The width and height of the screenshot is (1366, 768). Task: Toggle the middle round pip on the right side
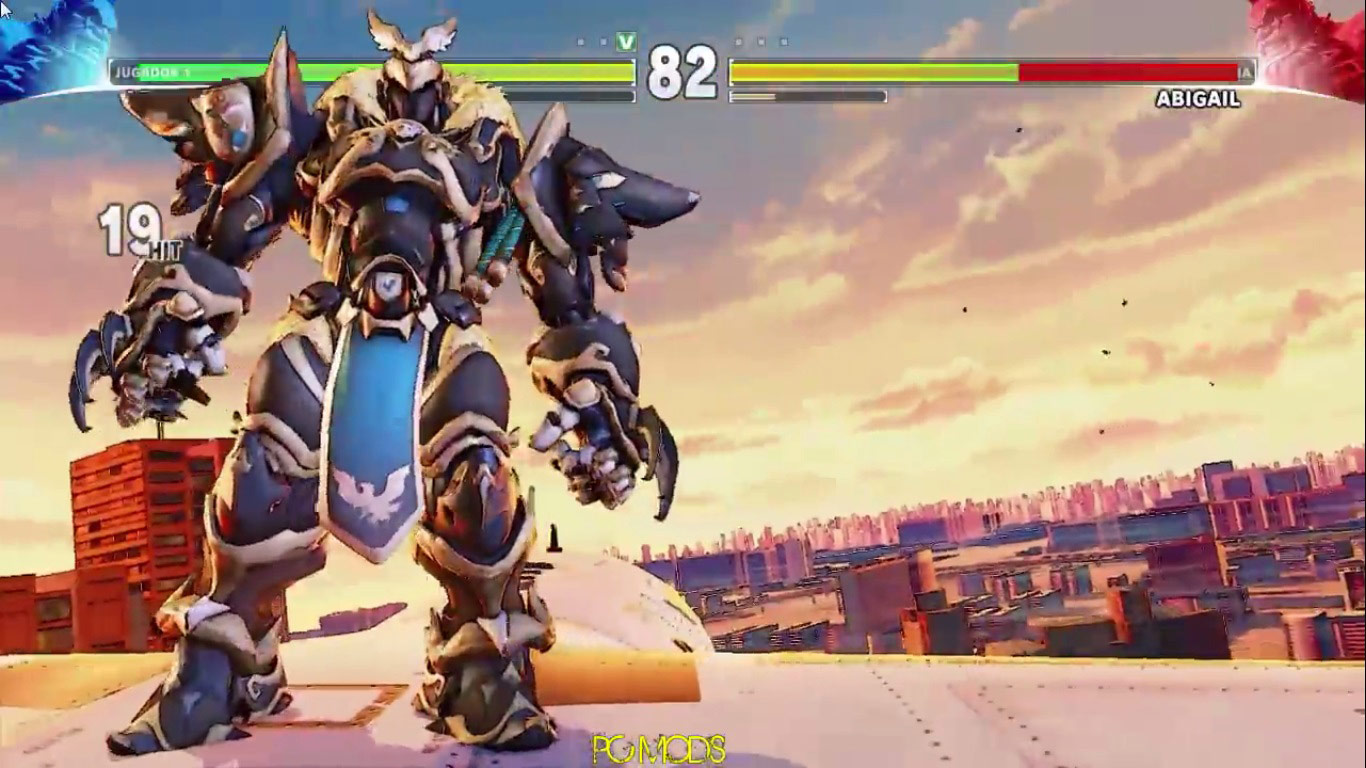pos(760,42)
